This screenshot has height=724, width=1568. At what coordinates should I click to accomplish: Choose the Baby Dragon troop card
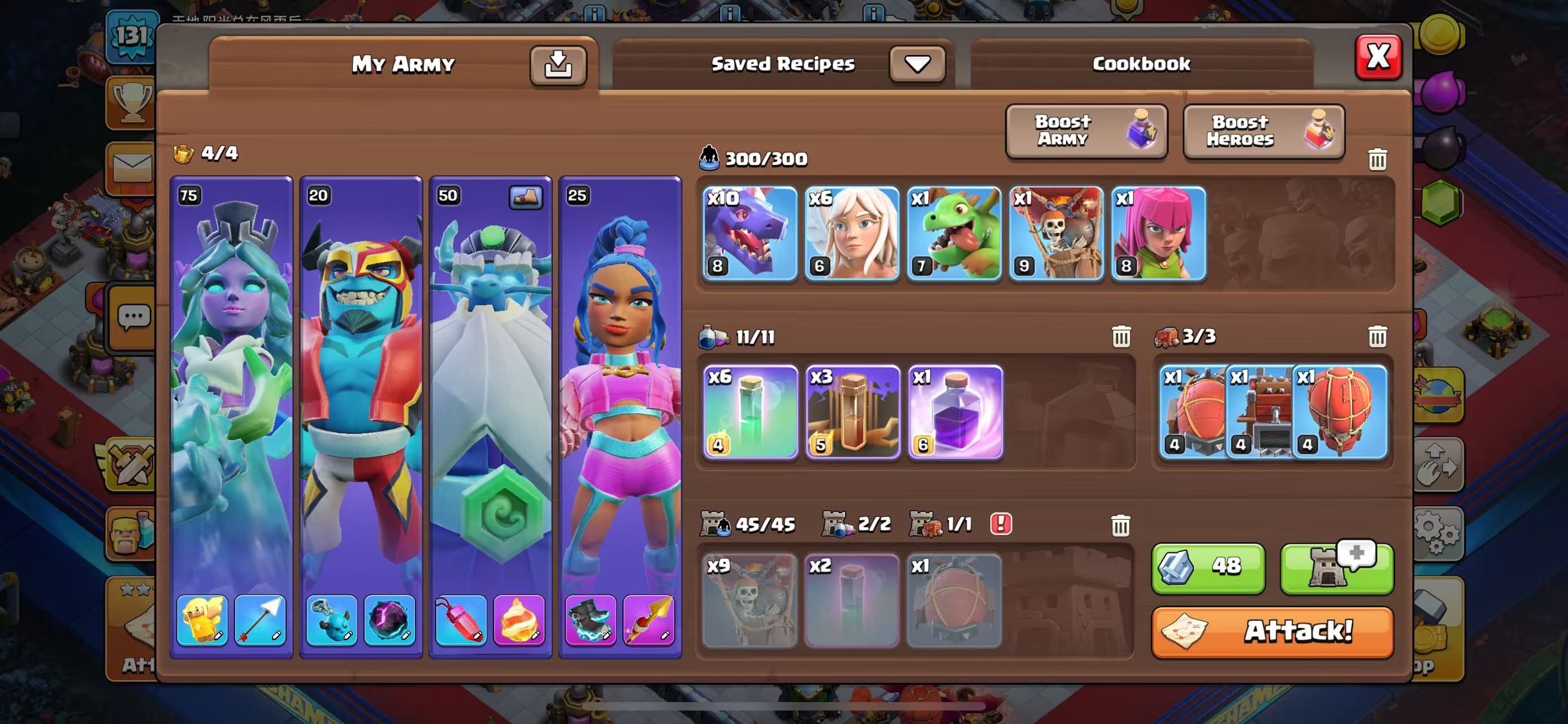coord(954,233)
